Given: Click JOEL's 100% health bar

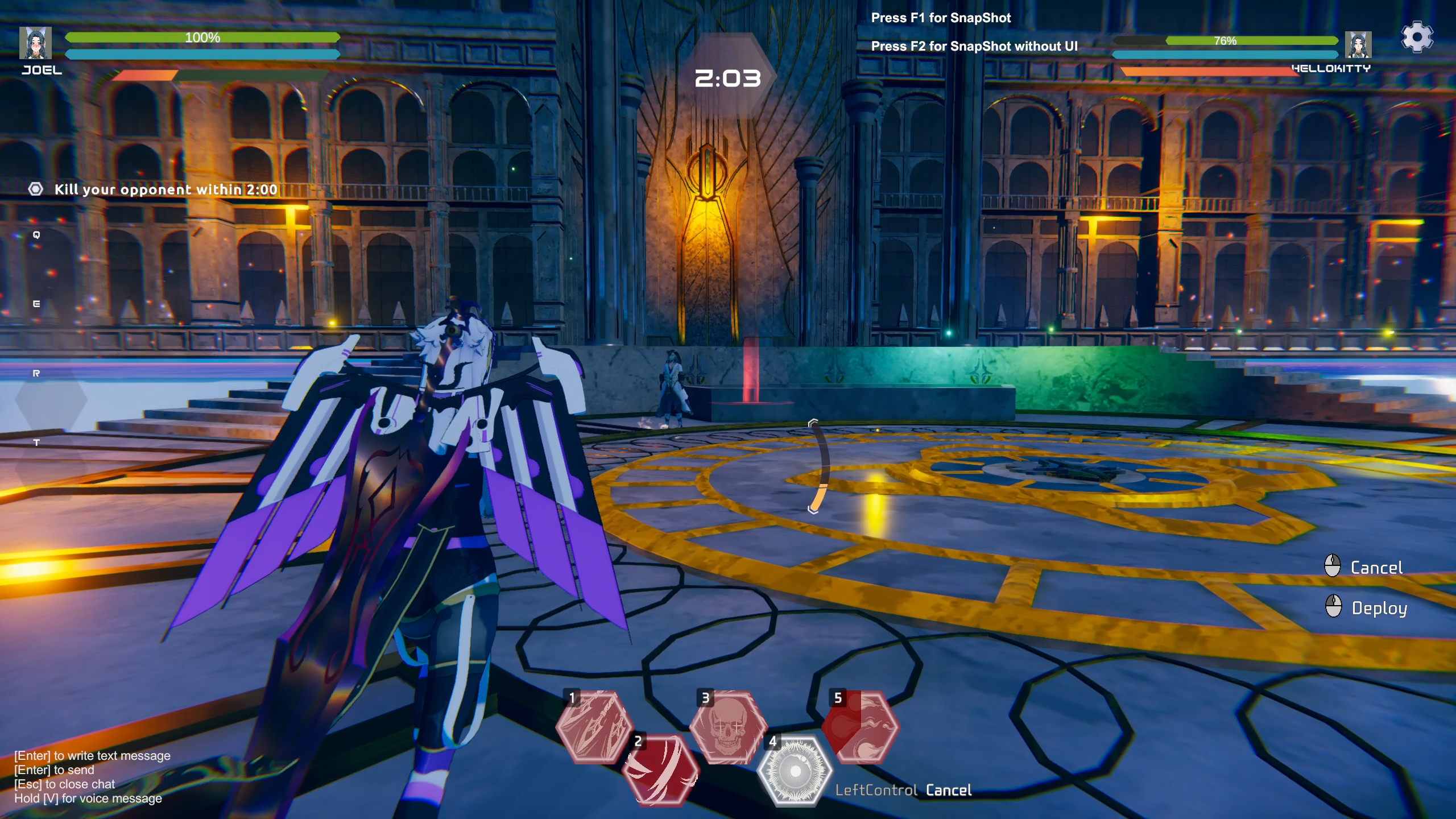Looking at the screenshot, I should (201, 38).
